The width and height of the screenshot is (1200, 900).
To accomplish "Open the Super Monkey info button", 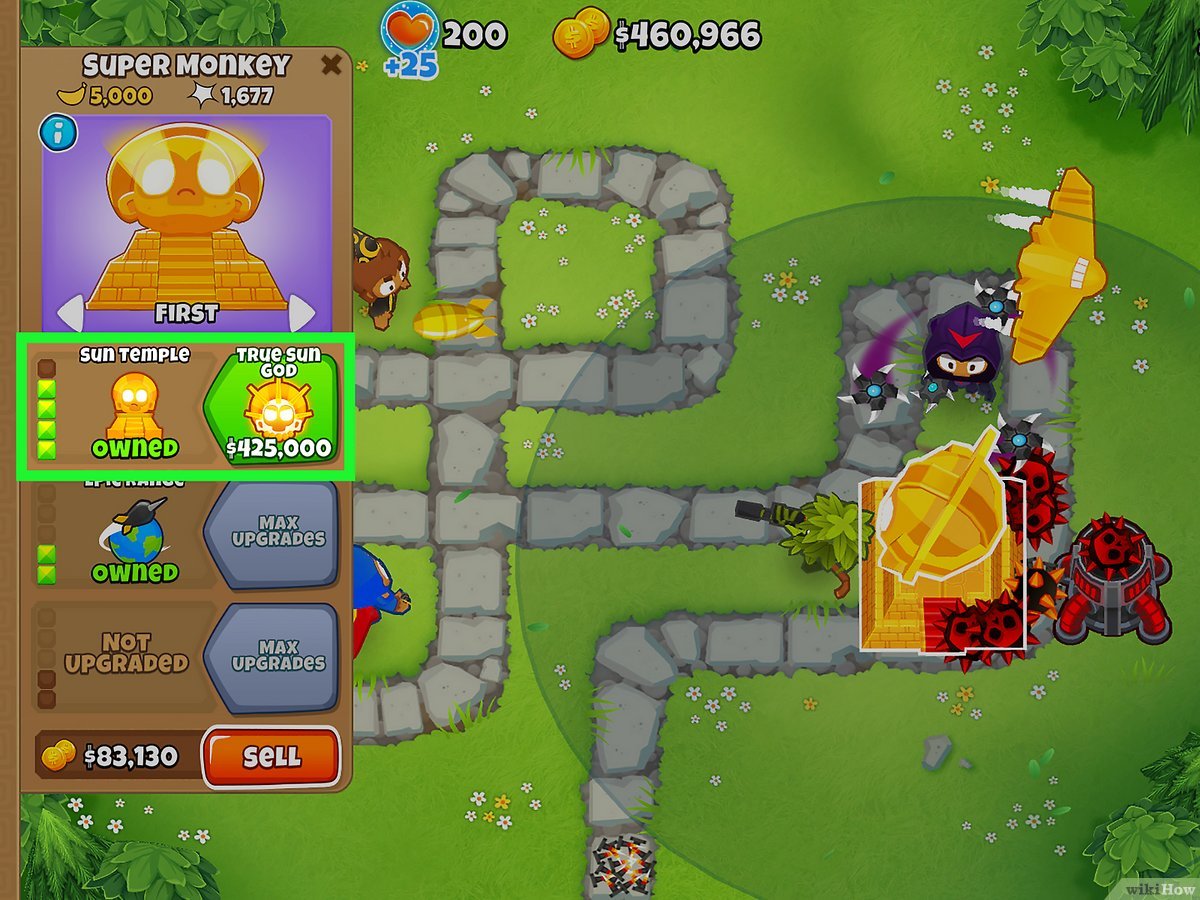I will [x=58, y=133].
